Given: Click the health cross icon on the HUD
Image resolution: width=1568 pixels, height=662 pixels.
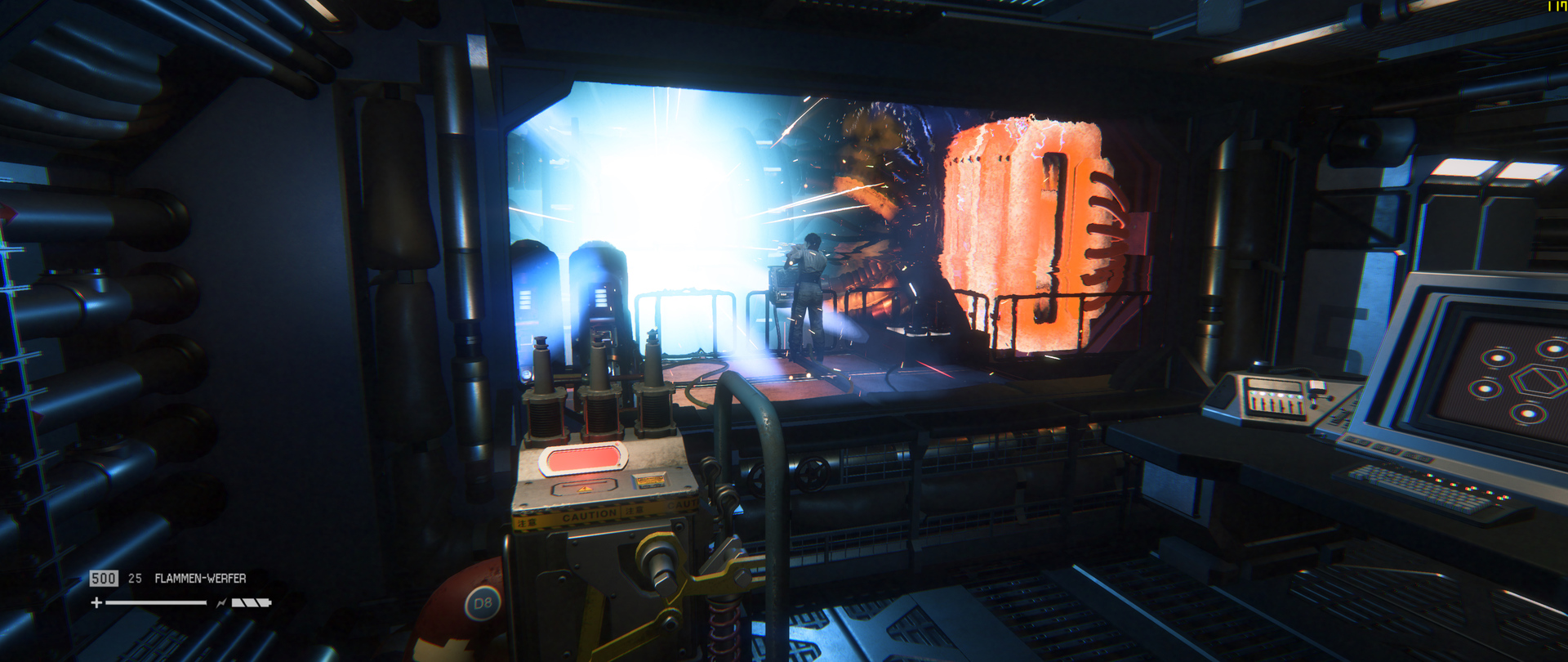Looking at the screenshot, I should (x=96, y=603).
